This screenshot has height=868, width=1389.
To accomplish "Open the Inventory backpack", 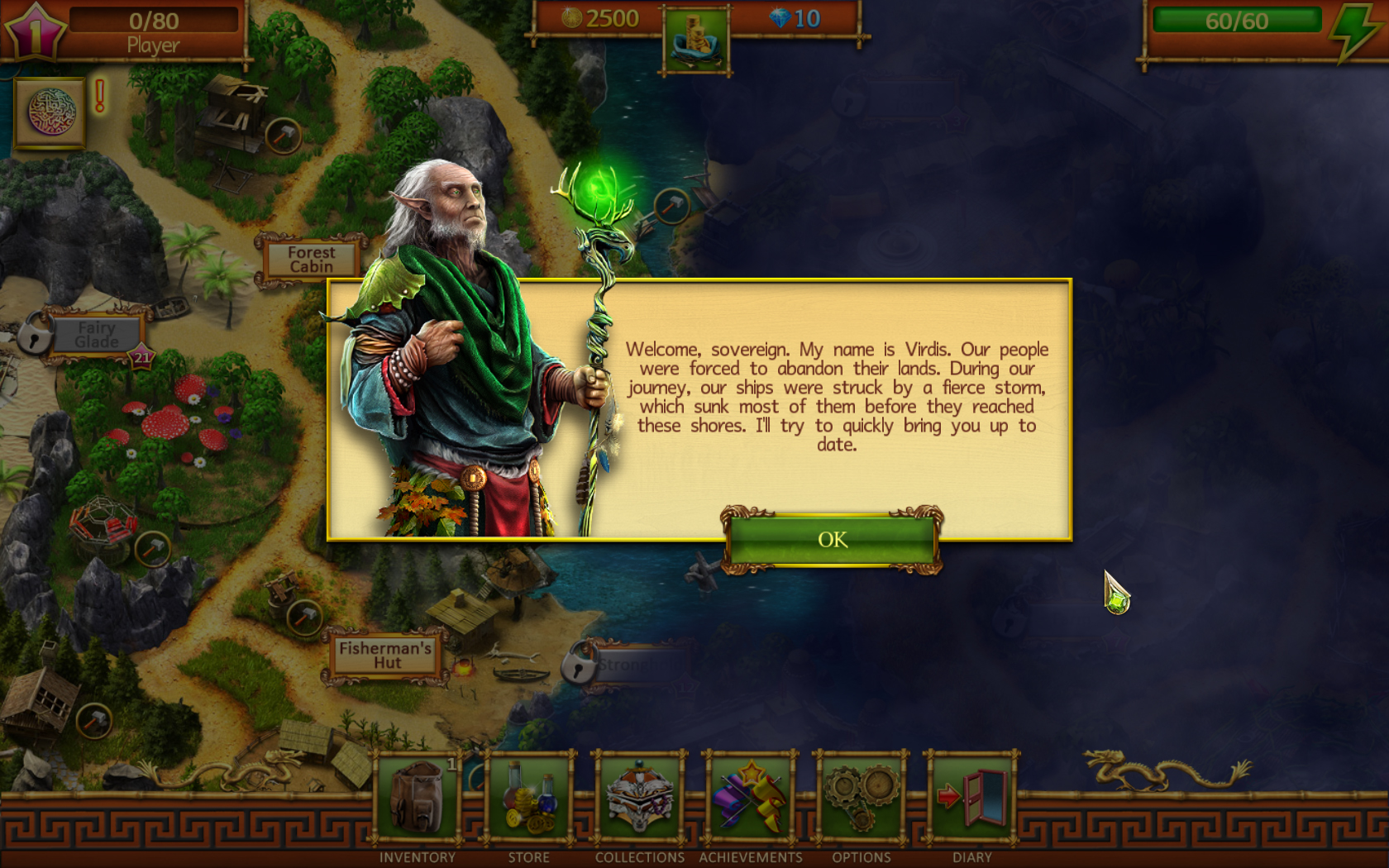I will pyautogui.click(x=418, y=796).
